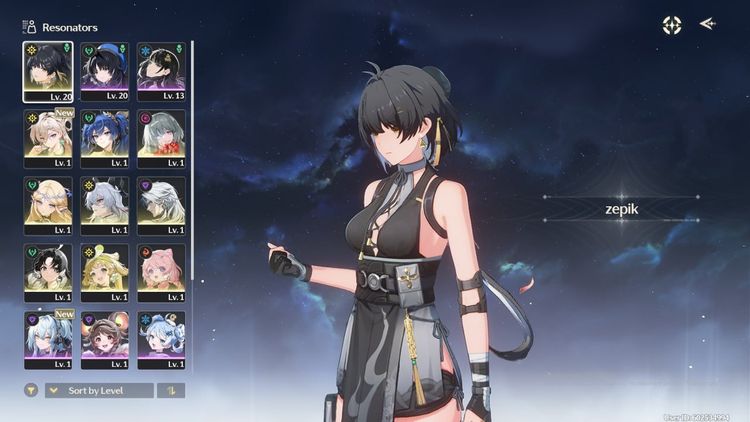This screenshot has height=422, width=750.
Task: Select the Lv. 13 resonator portrait
Action: pyautogui.click(x=161, y=71)
